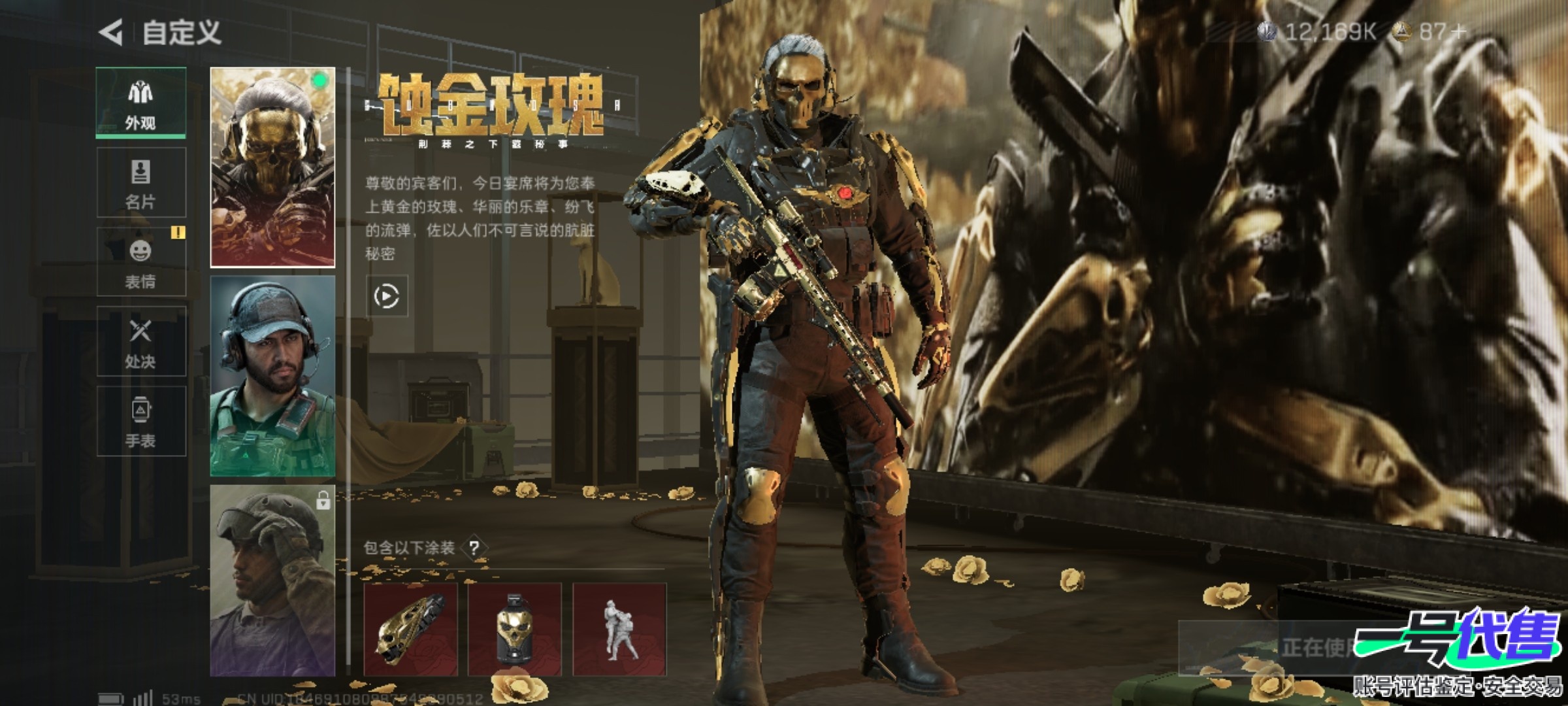Open the 12,169K currency balance

coord(1318,31)
